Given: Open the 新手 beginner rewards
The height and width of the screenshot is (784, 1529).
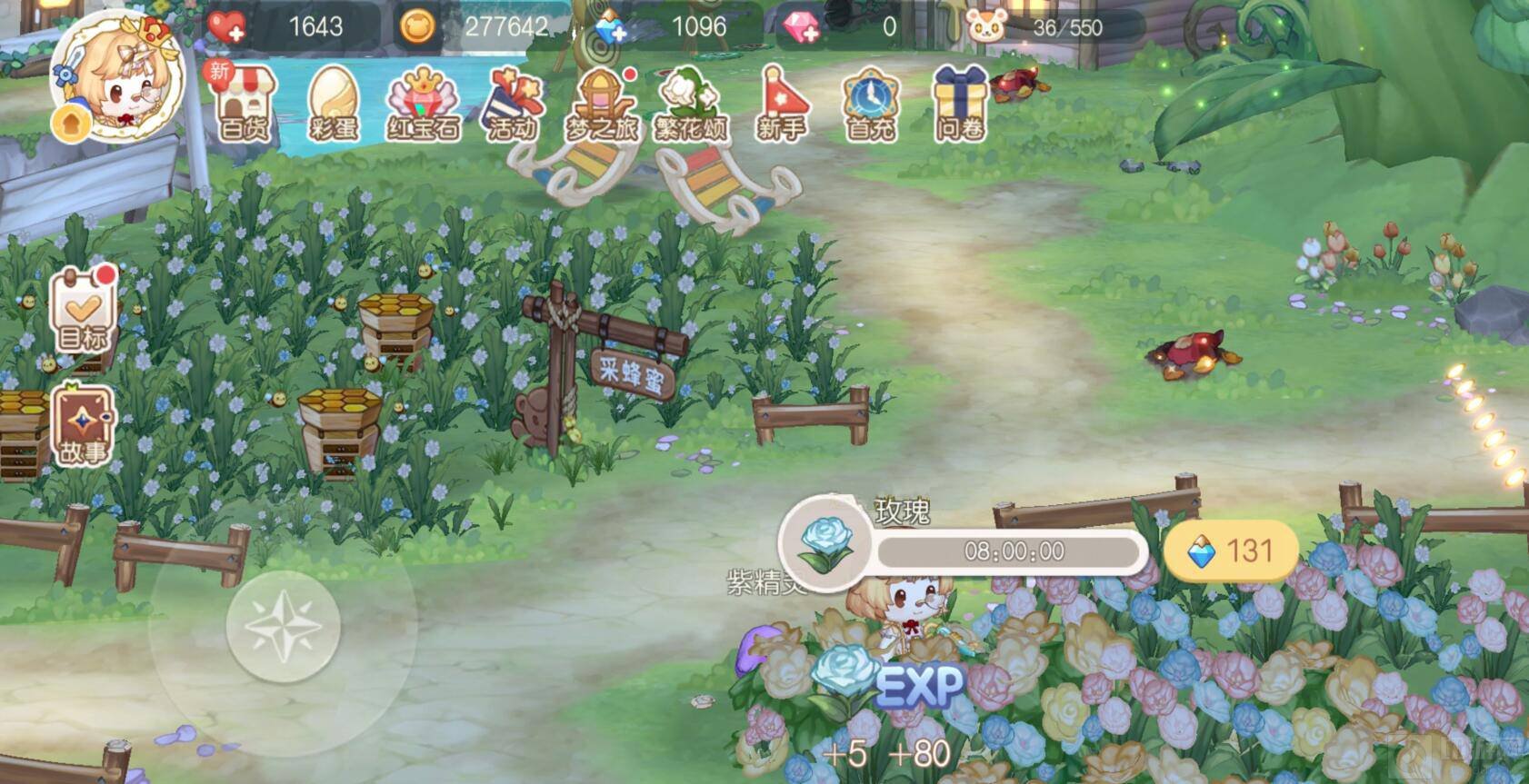Looking at the screenshot, I should [781, 104].
